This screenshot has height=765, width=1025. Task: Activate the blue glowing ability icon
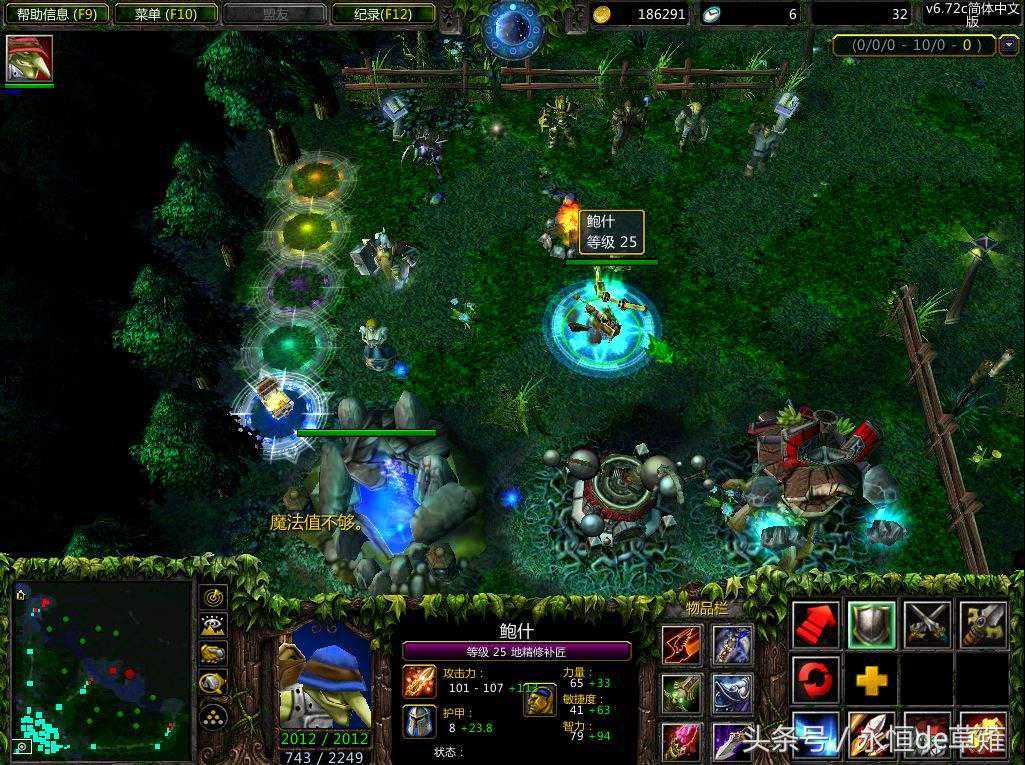point(816,736)
